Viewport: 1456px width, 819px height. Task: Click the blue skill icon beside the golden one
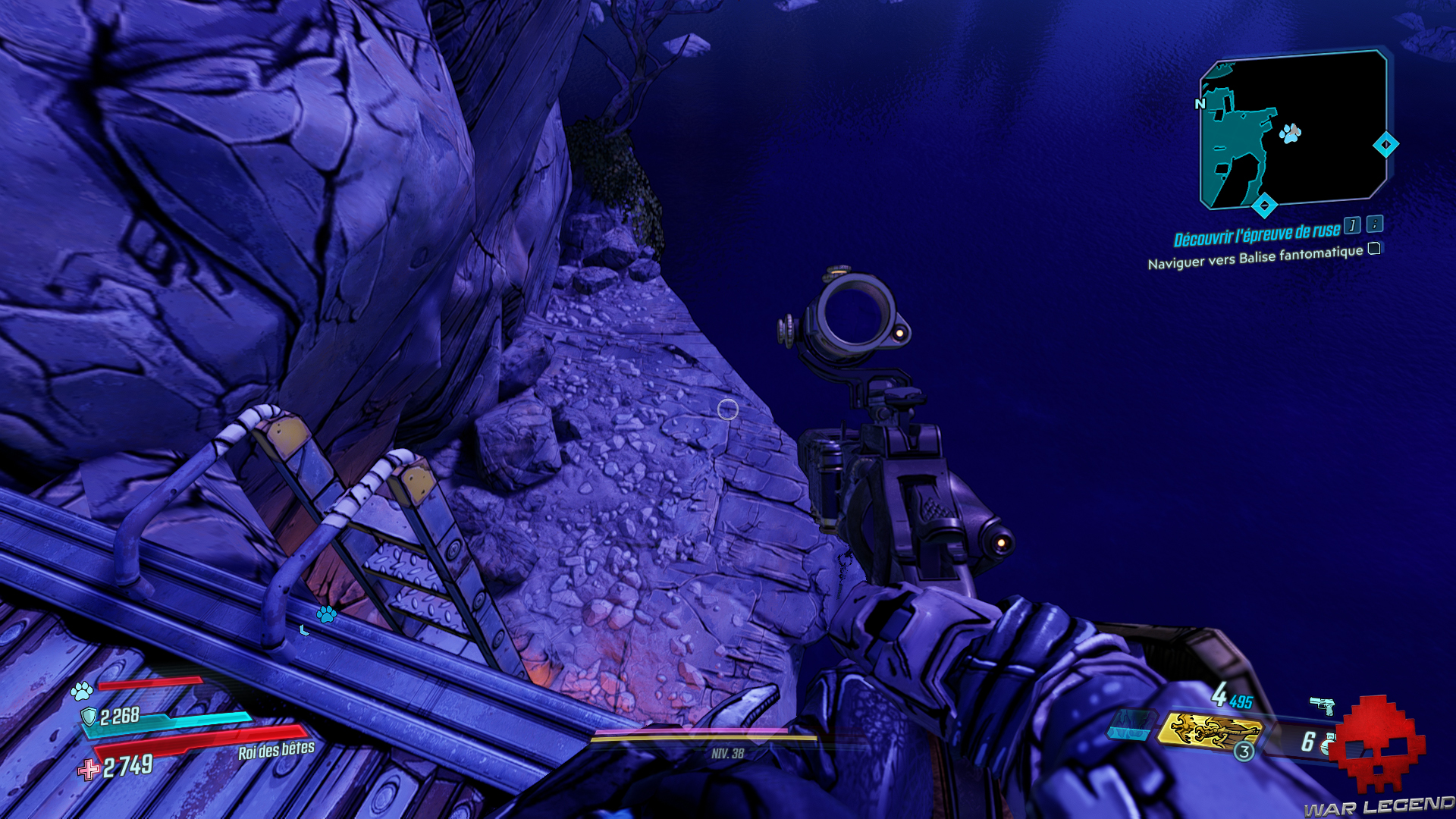[x=1130, y=724]
